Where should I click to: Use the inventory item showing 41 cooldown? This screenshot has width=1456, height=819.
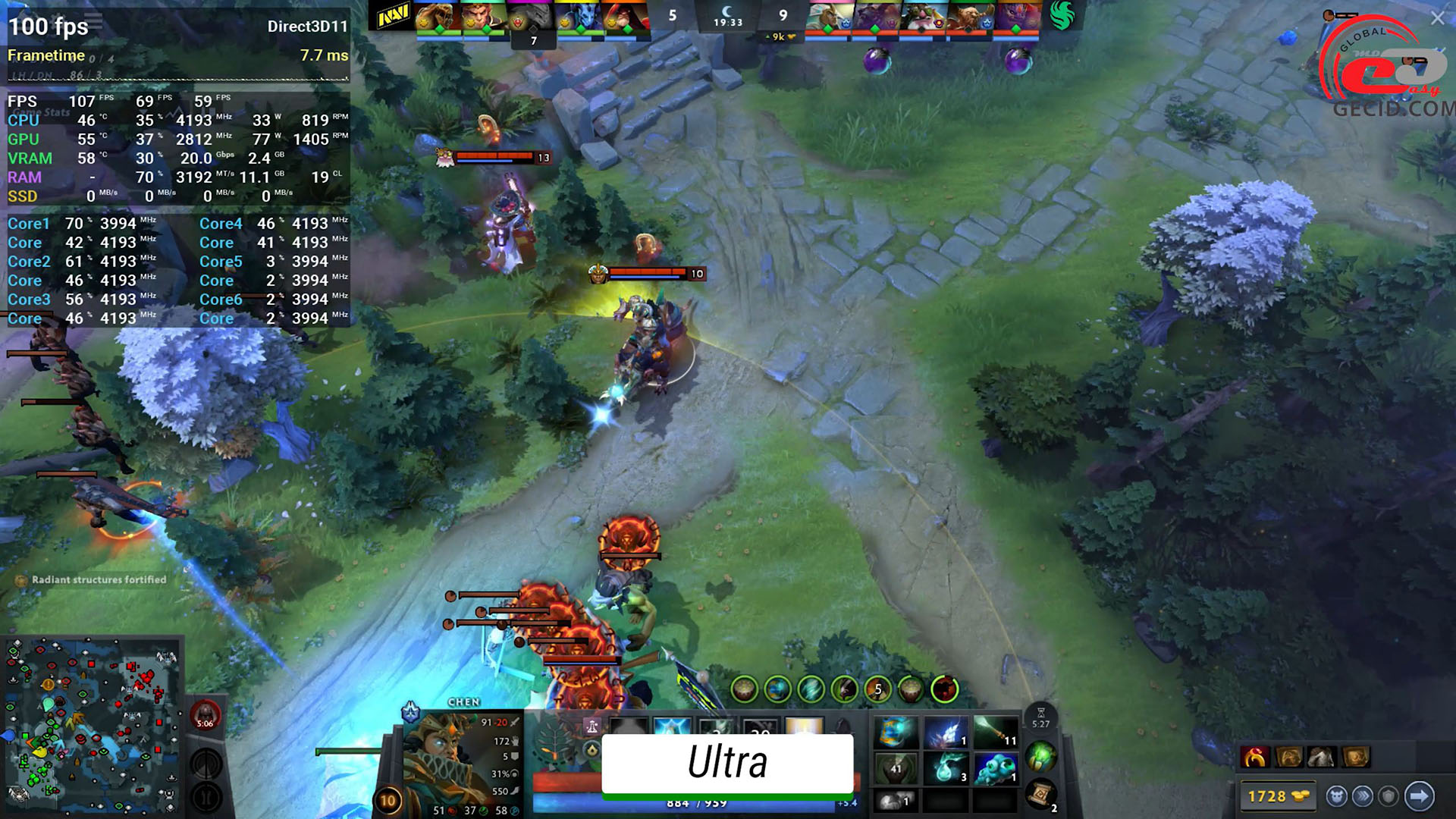(x=896, y=768)
